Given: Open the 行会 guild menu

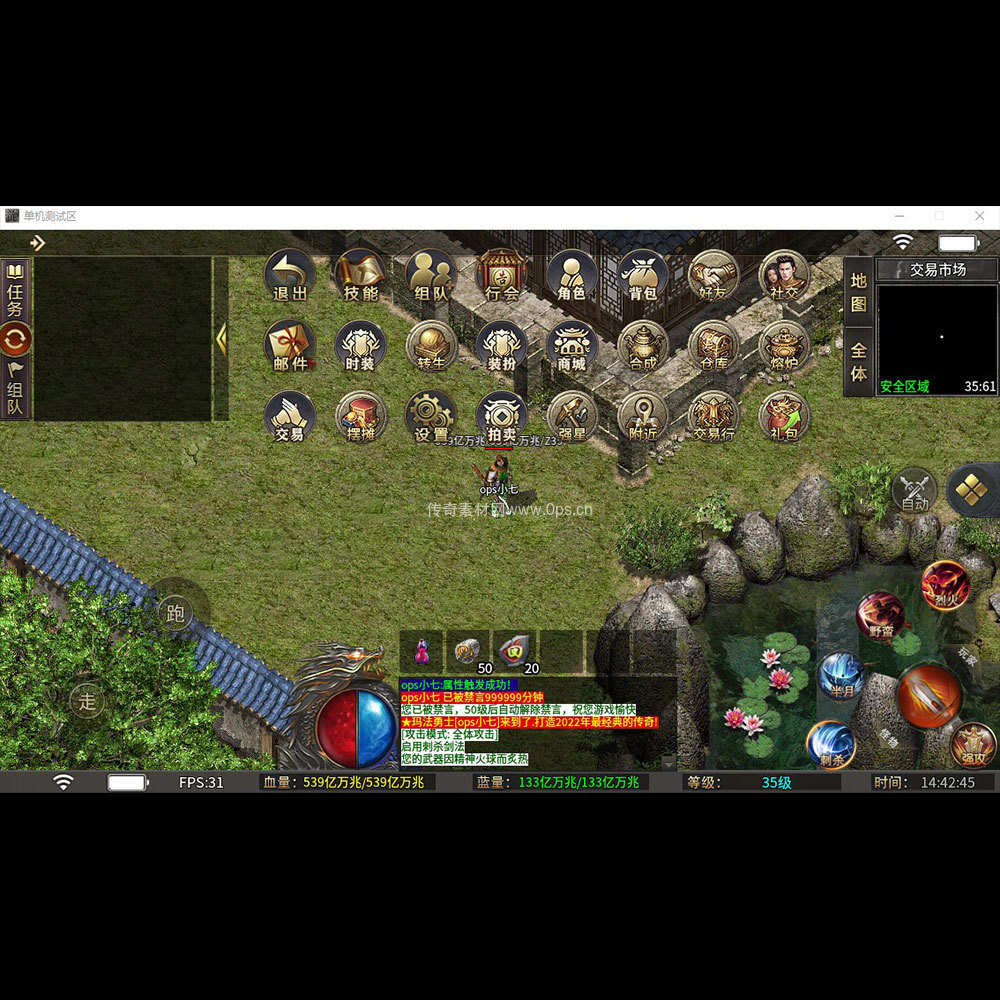Looking at the screenshot, I should pyautogui.click(x=502, y=275).
